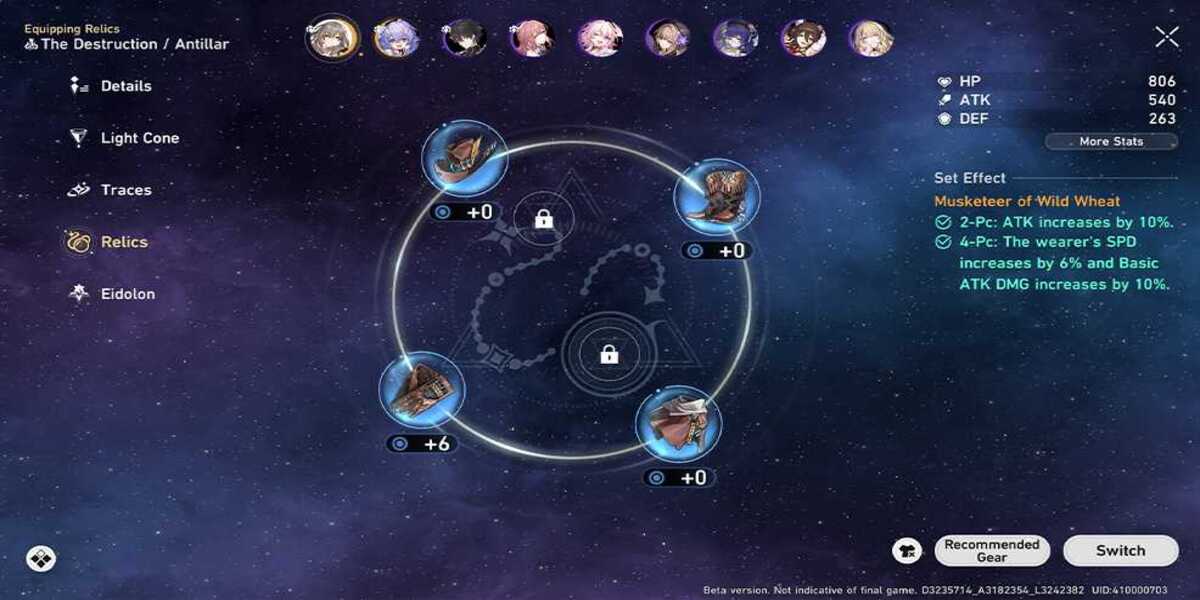Pick the gray-haired Trailblazer portrait

pyautogui.click(x=332, y=38)
